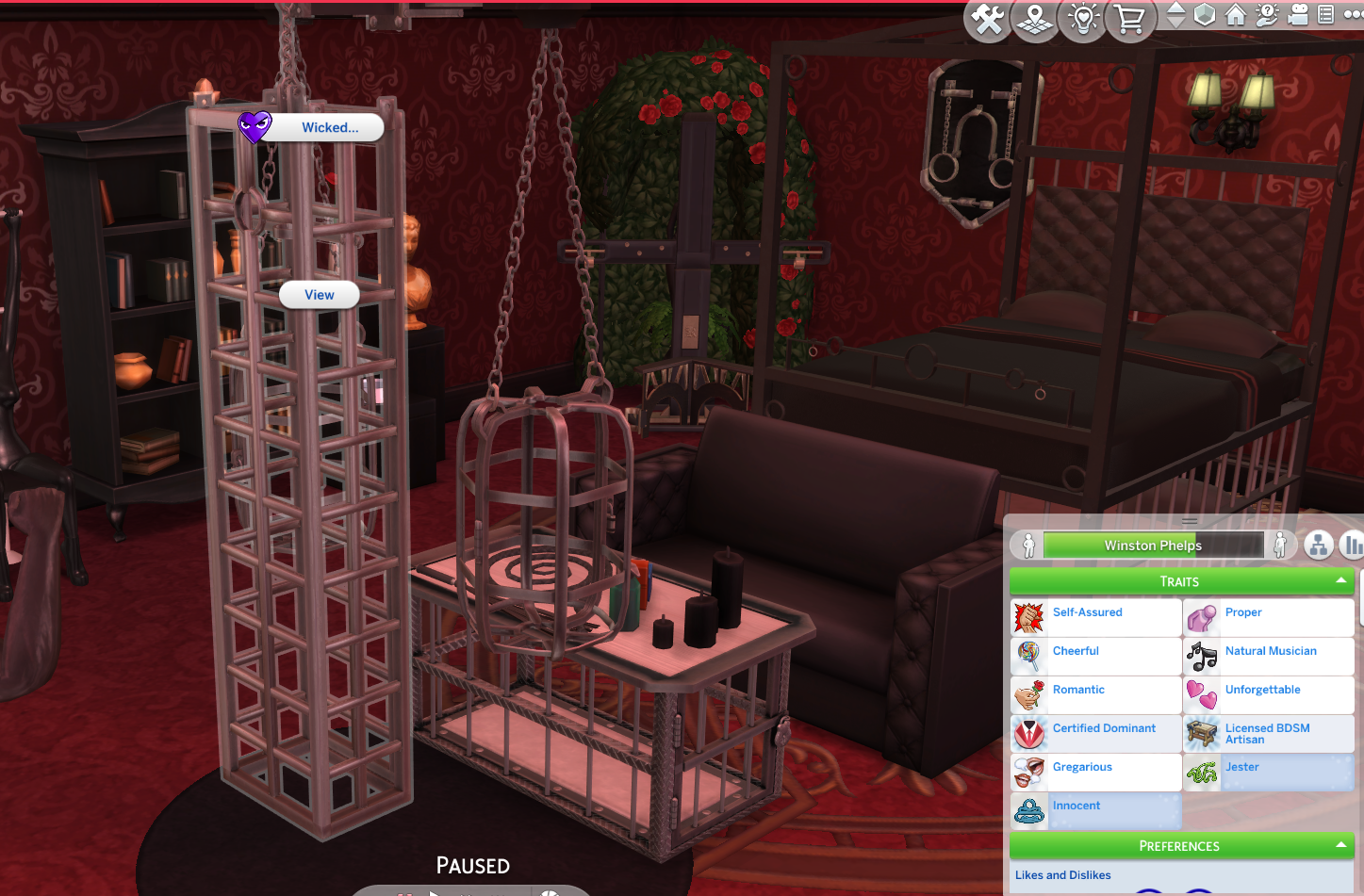
Task: Open the three-dots more options menu
Action: (1356, 15)
